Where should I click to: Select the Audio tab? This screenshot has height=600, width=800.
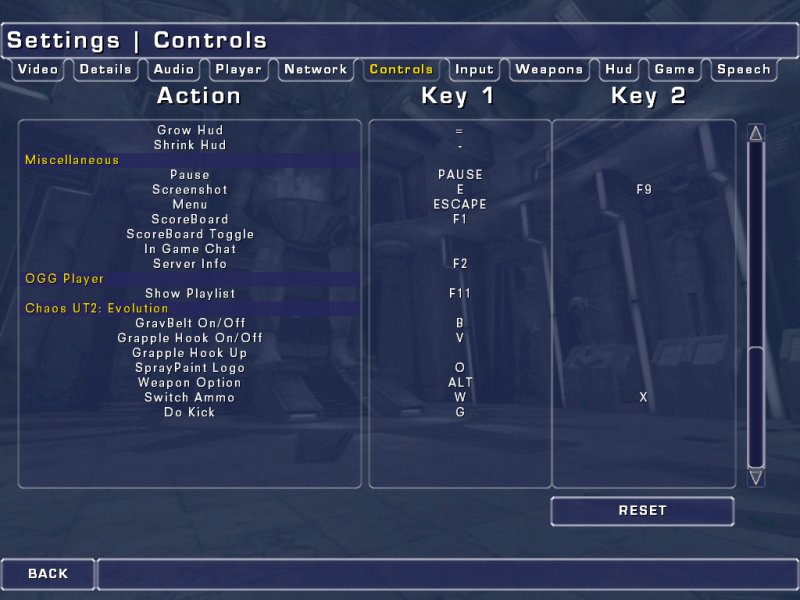174,70
